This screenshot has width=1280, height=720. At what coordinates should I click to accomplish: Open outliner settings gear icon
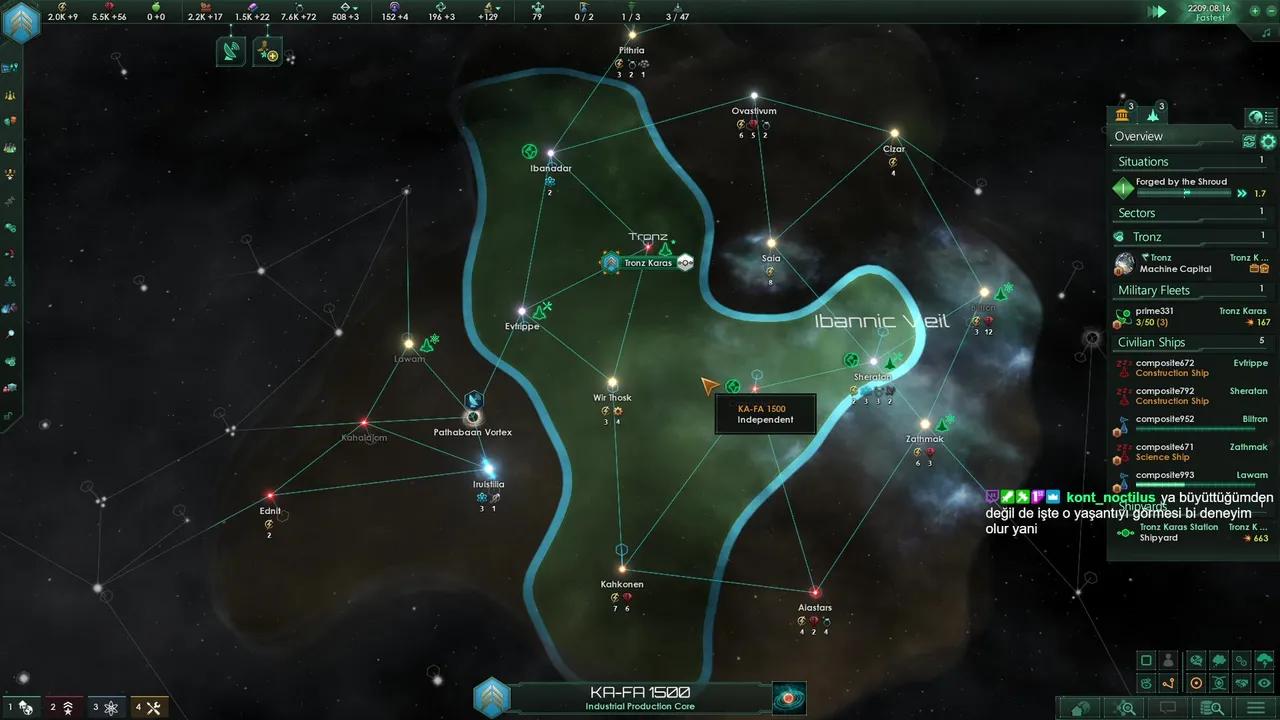1268,142
